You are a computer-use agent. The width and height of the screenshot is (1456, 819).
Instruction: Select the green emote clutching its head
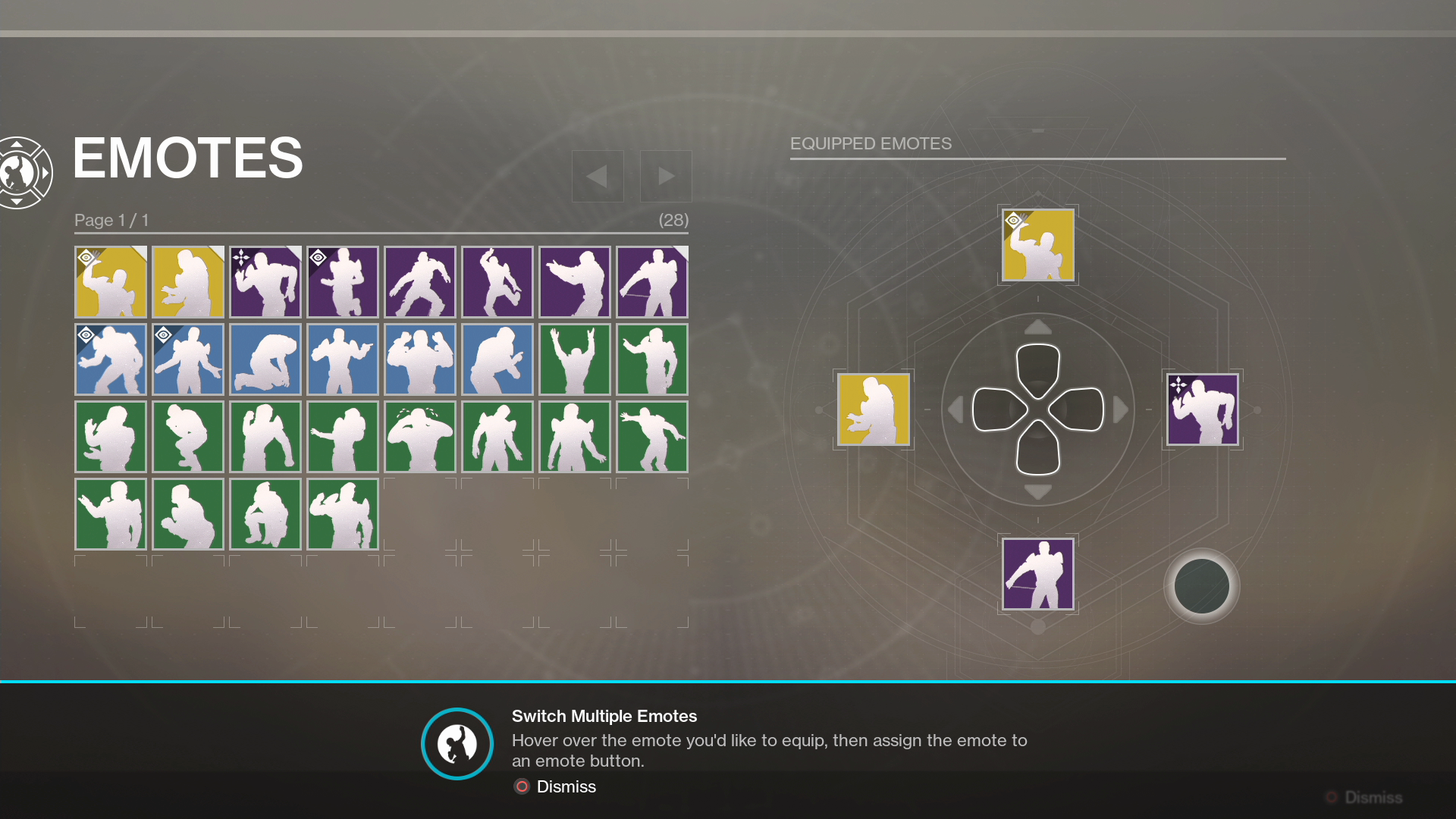click(420, 437)
